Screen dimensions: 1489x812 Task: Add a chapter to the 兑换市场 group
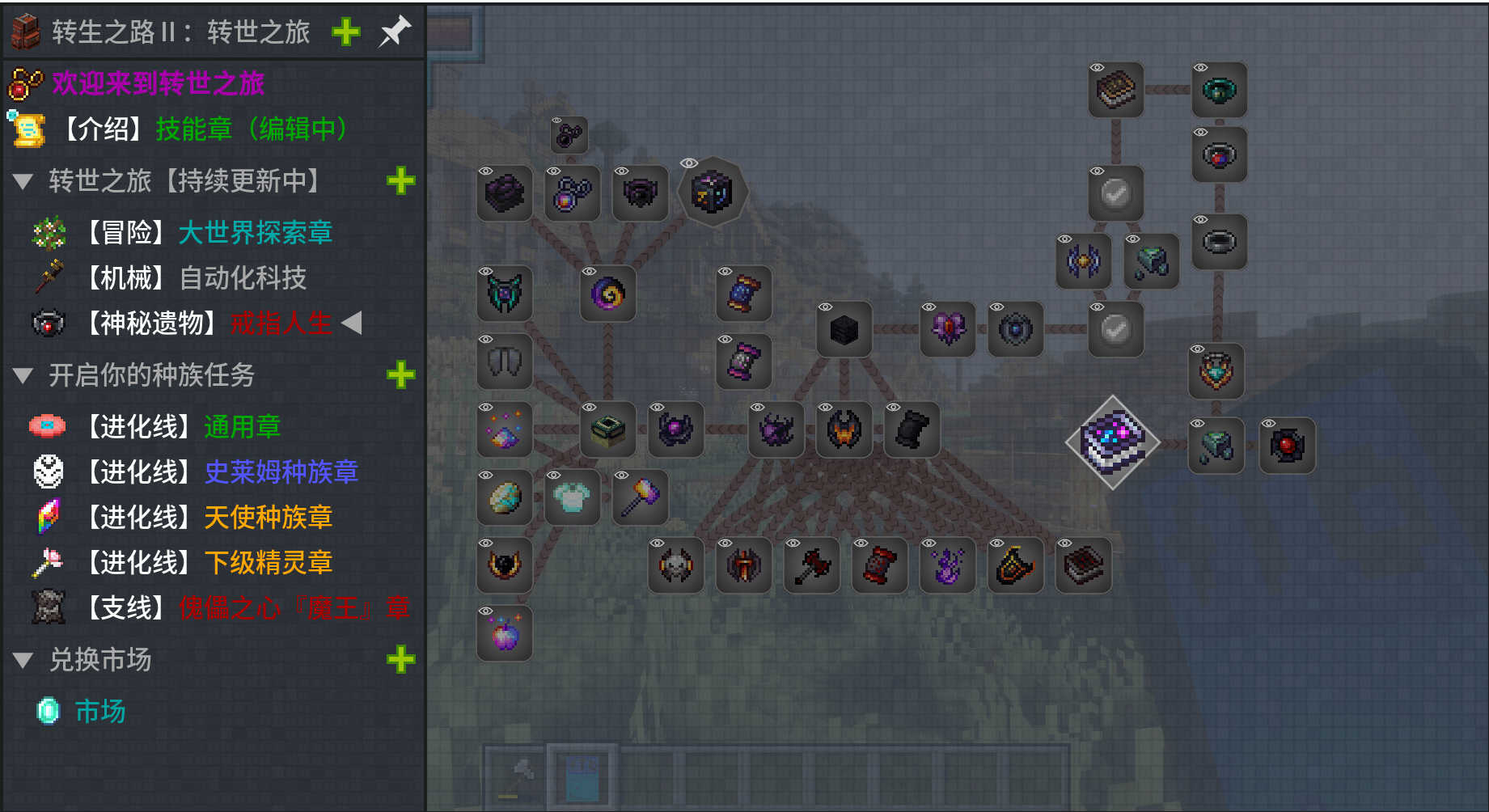click(401, 660)
